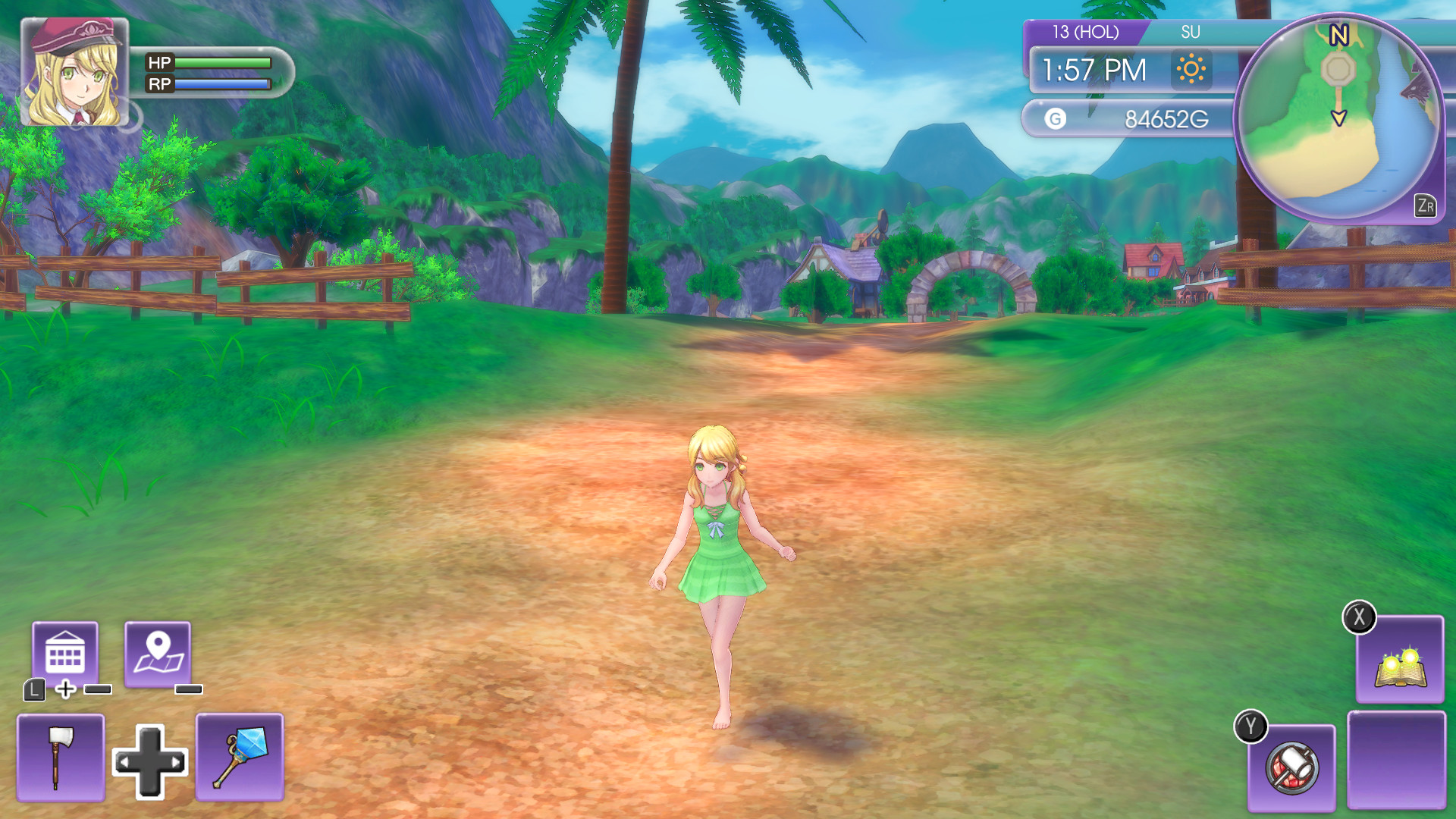Image resolution: width=1456 pixels, height=819 pixels.
Task: Select the 13 (HOL) date banner
Action: [1087, 33]
